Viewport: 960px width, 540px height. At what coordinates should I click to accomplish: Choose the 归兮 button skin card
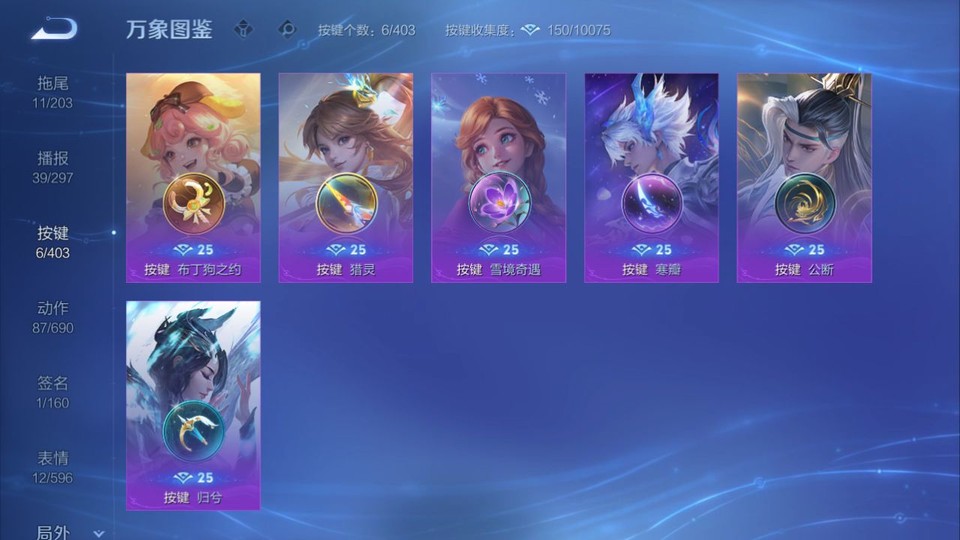coord(193,405)
